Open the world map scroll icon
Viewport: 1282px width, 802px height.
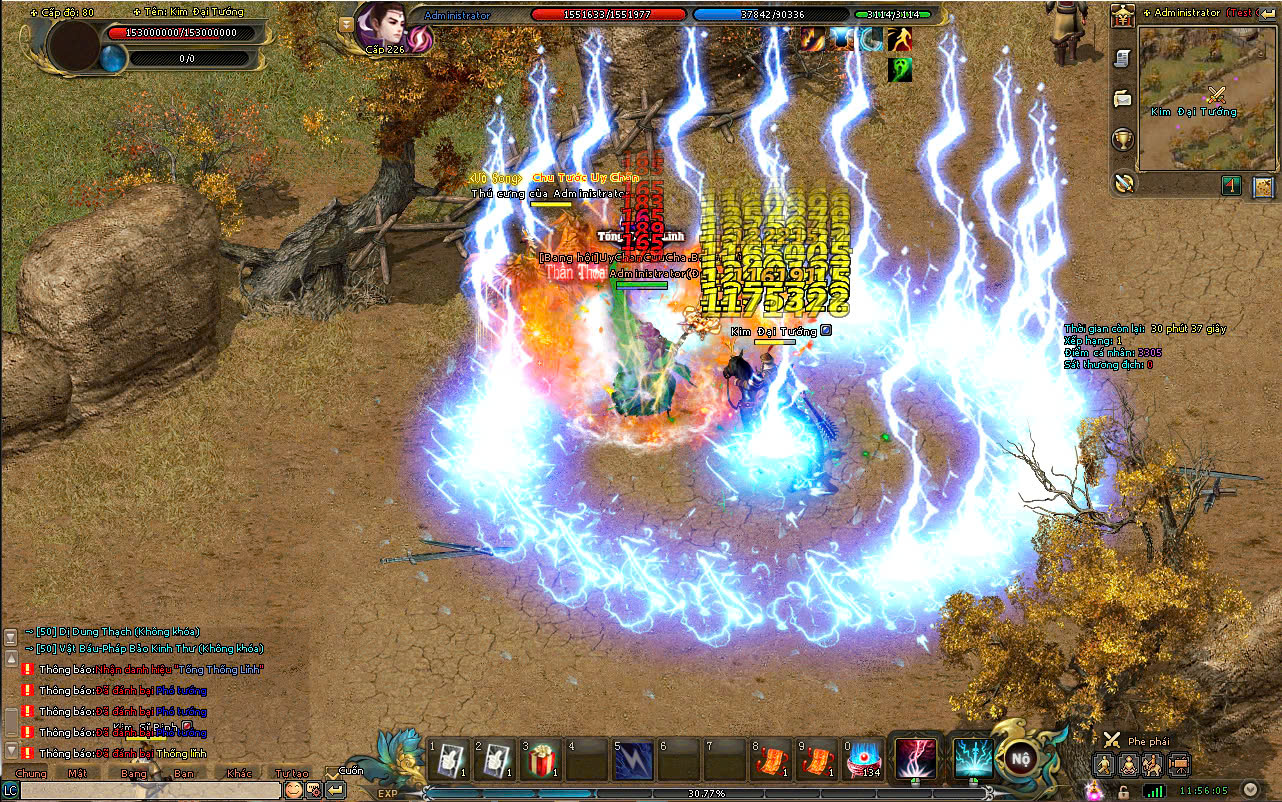[1263, 186]
